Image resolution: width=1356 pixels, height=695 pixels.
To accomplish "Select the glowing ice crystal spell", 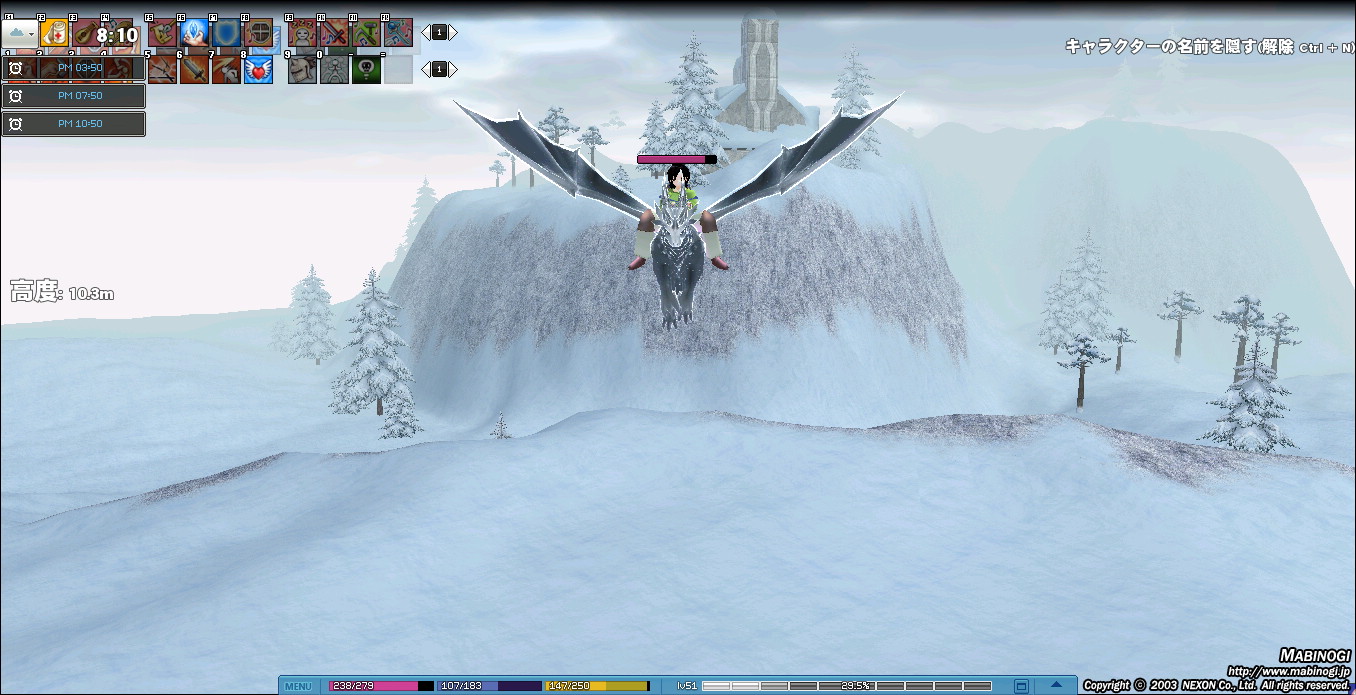I will 194,33.
